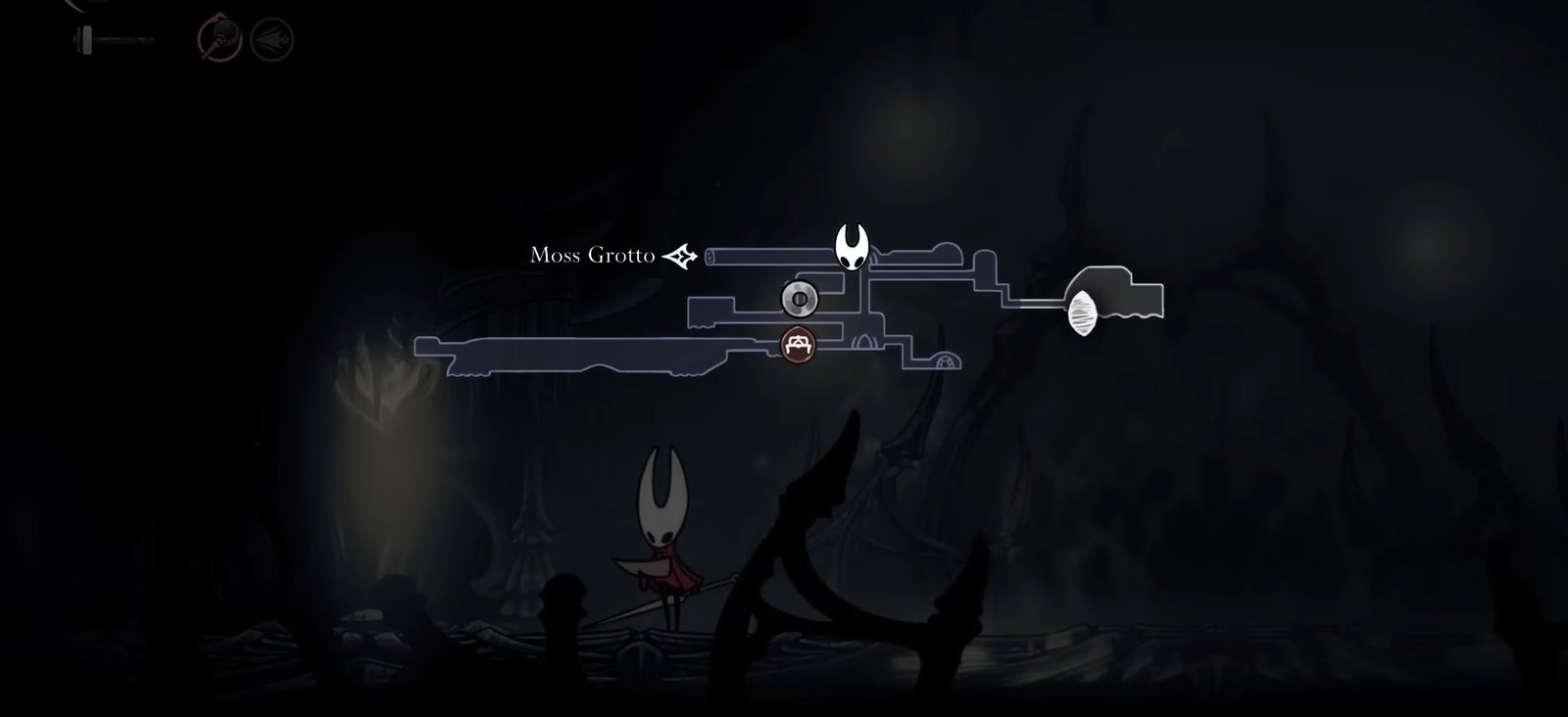The height and width of the screenshot is (717, 1568).
Task: Click the grey ring marker on the map
Action: (799, 297)
